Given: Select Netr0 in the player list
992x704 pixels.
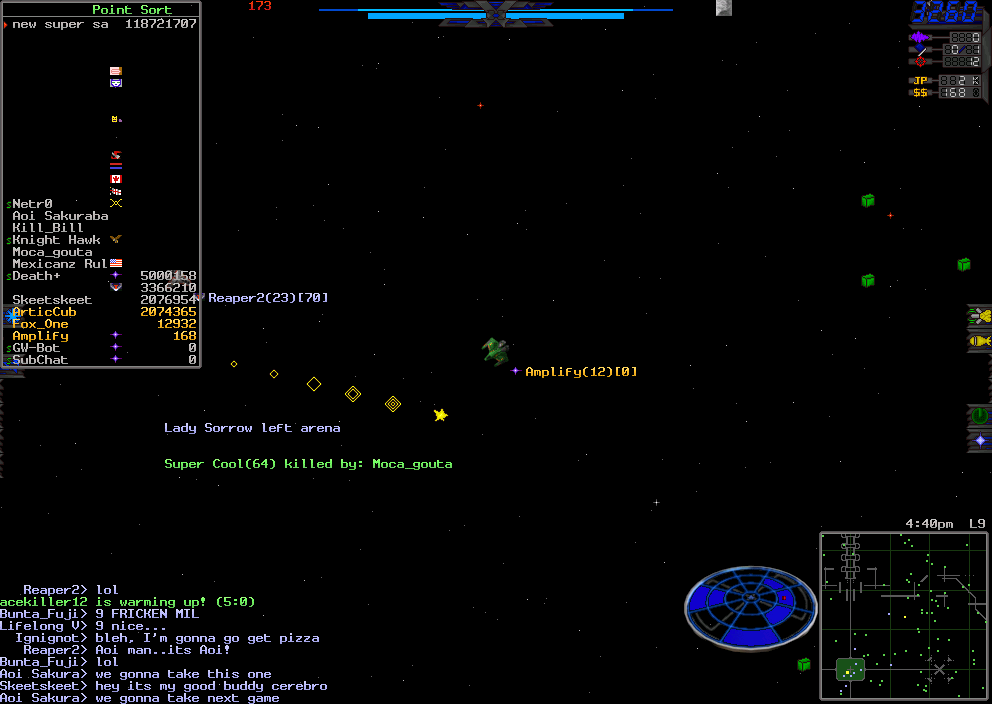Looking at the screenshot, I should pos(33,204).
